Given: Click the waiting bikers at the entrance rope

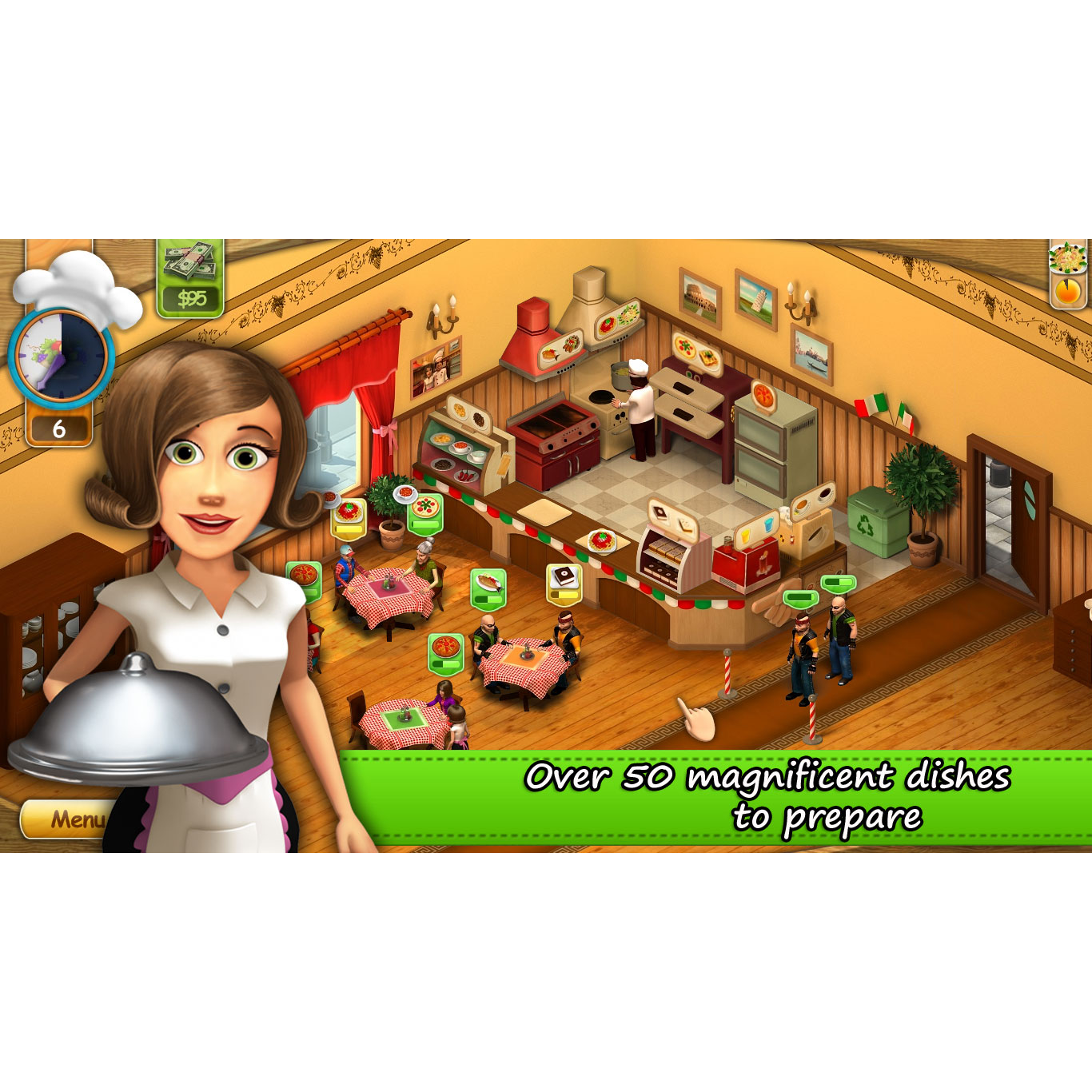Looking at the screenshot, I should click(823, 640).
